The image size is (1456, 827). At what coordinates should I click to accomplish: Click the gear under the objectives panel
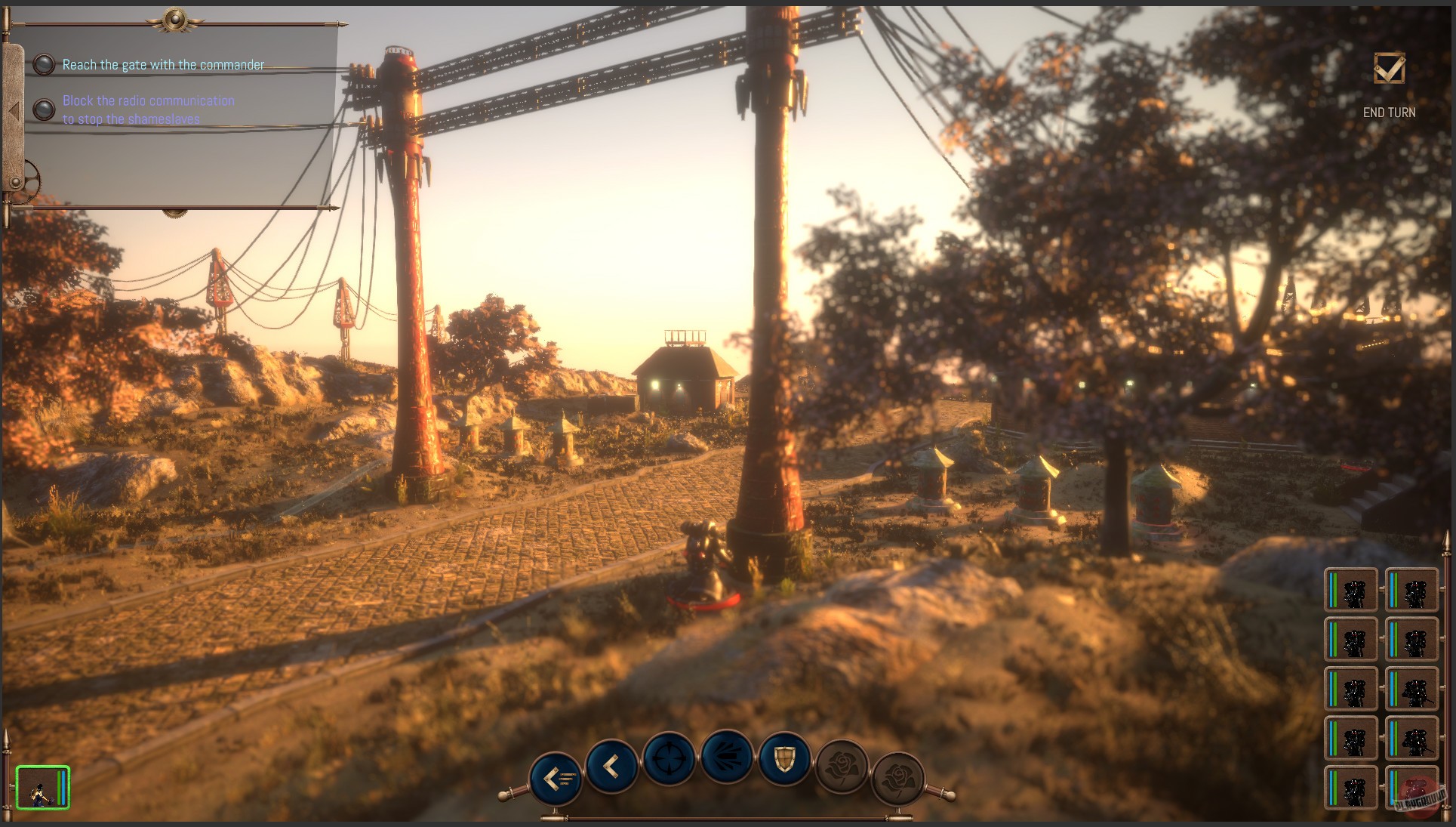point(177,214)
